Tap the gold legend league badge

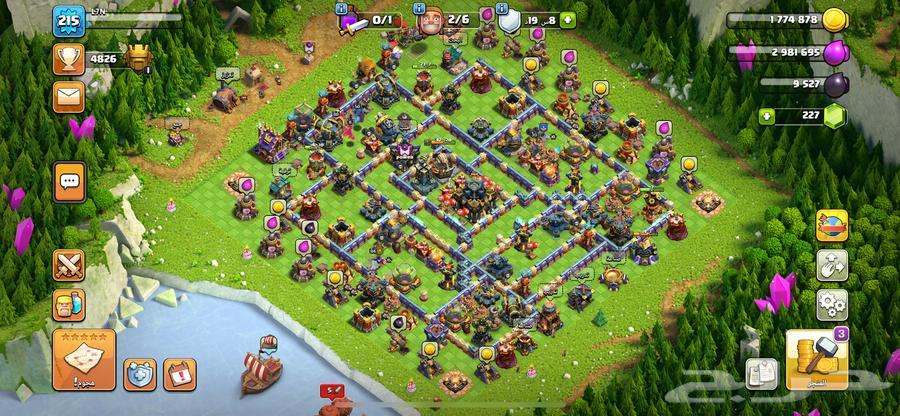(137, 58)
